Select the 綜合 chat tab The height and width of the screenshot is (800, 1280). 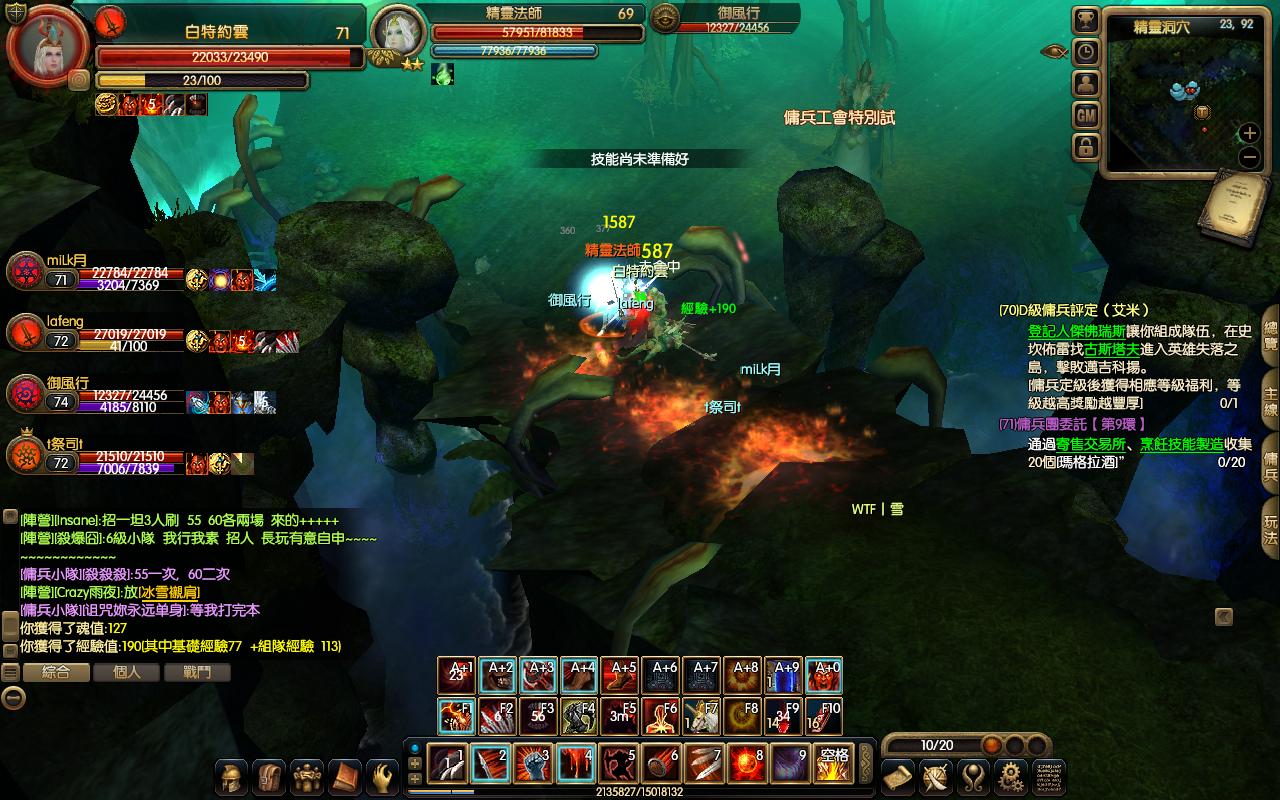55,672
